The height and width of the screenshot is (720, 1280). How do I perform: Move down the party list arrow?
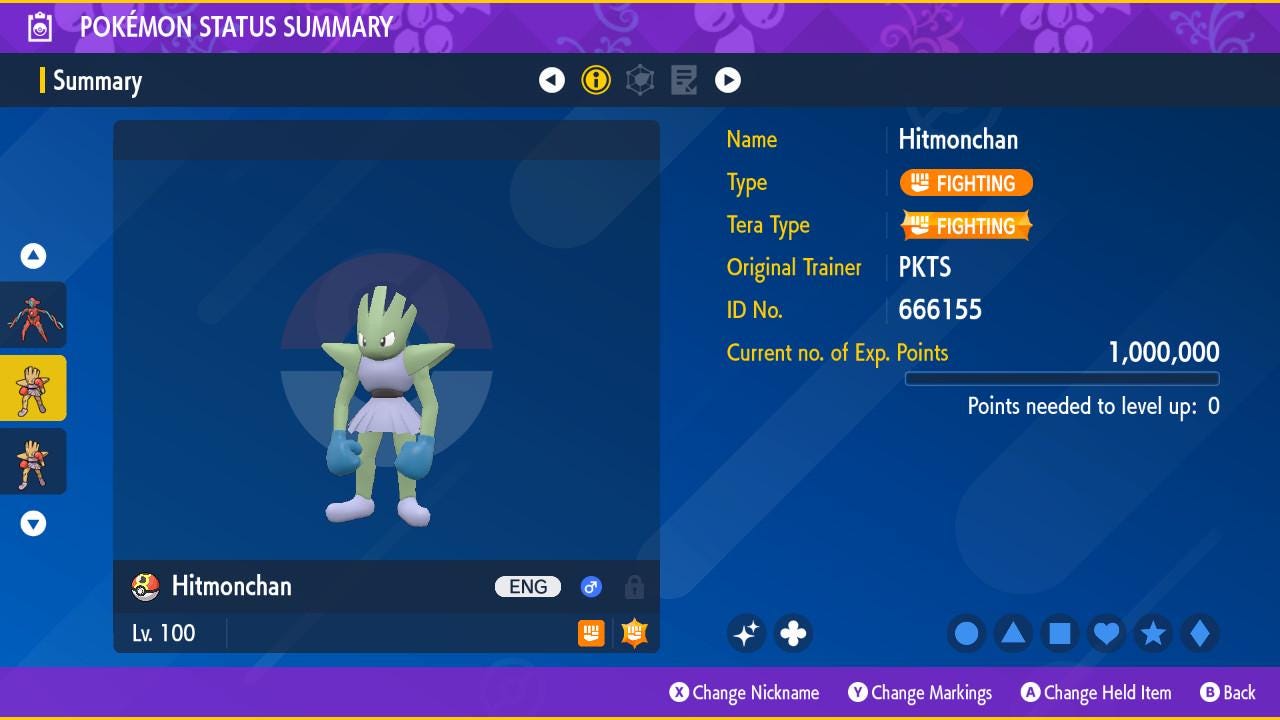point(34,523)
